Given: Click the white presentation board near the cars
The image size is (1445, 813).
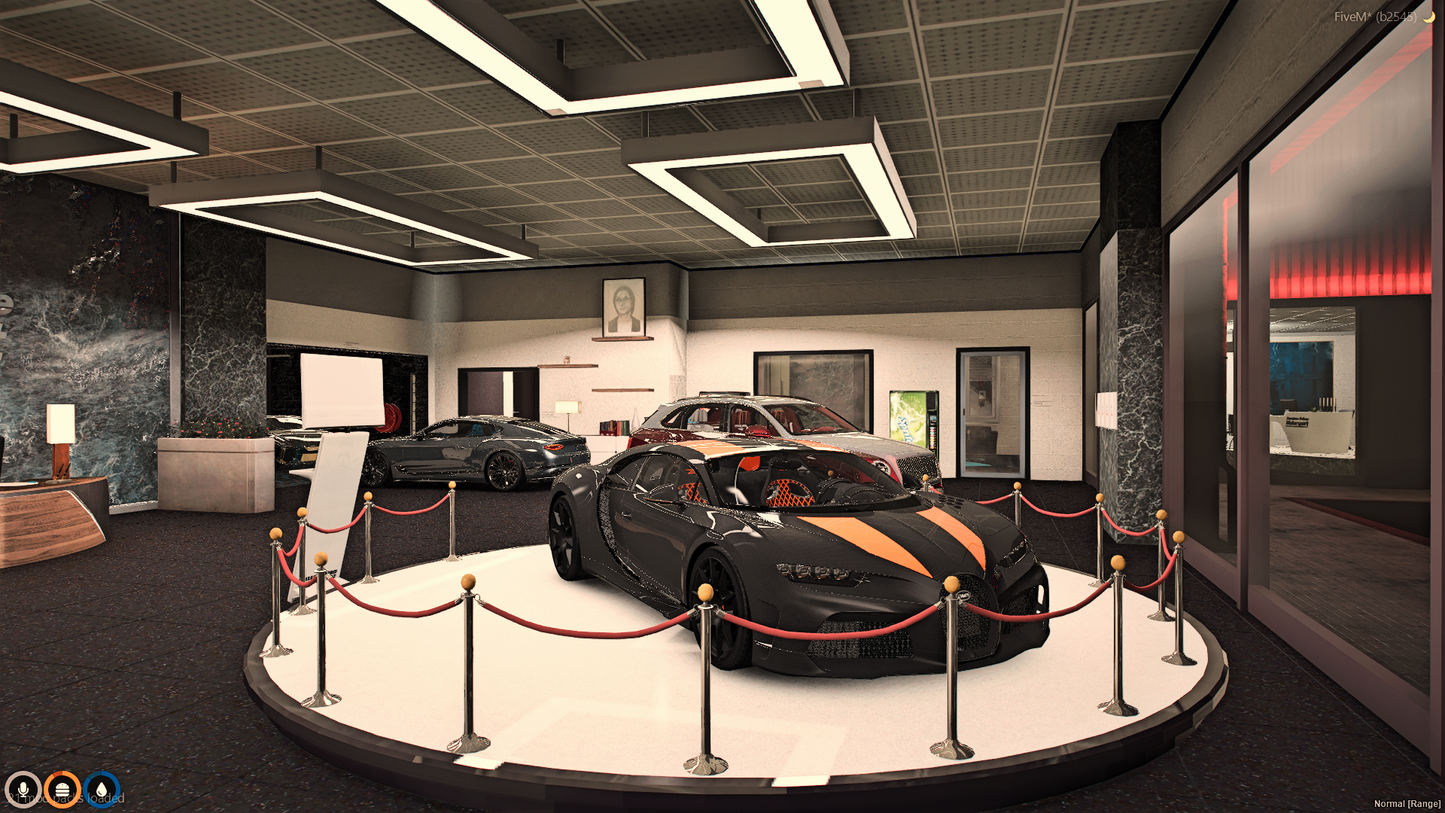Looking at the screenshot, I should 340,390.
